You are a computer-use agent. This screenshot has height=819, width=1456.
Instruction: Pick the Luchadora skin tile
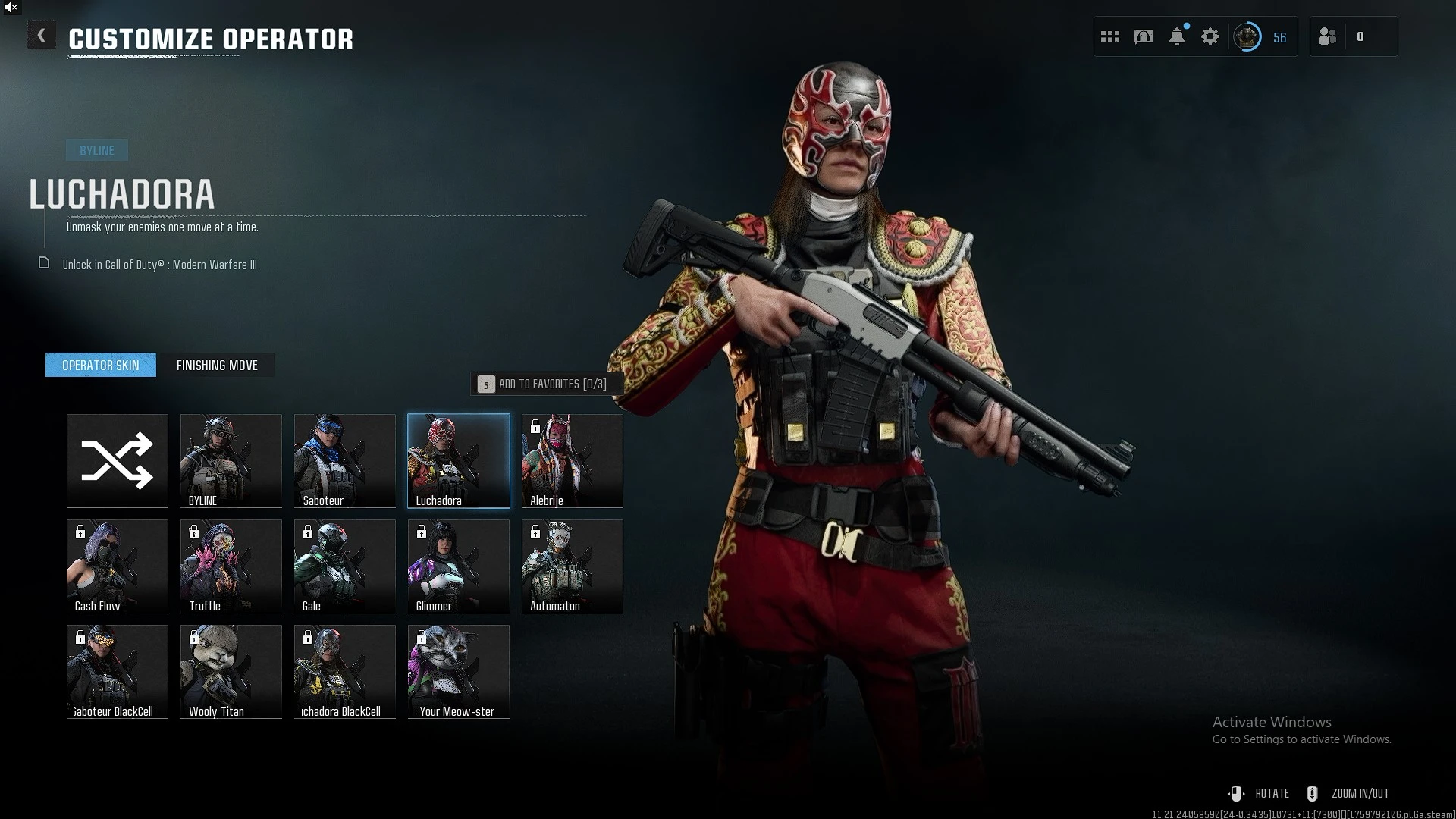tap(459, 460)
